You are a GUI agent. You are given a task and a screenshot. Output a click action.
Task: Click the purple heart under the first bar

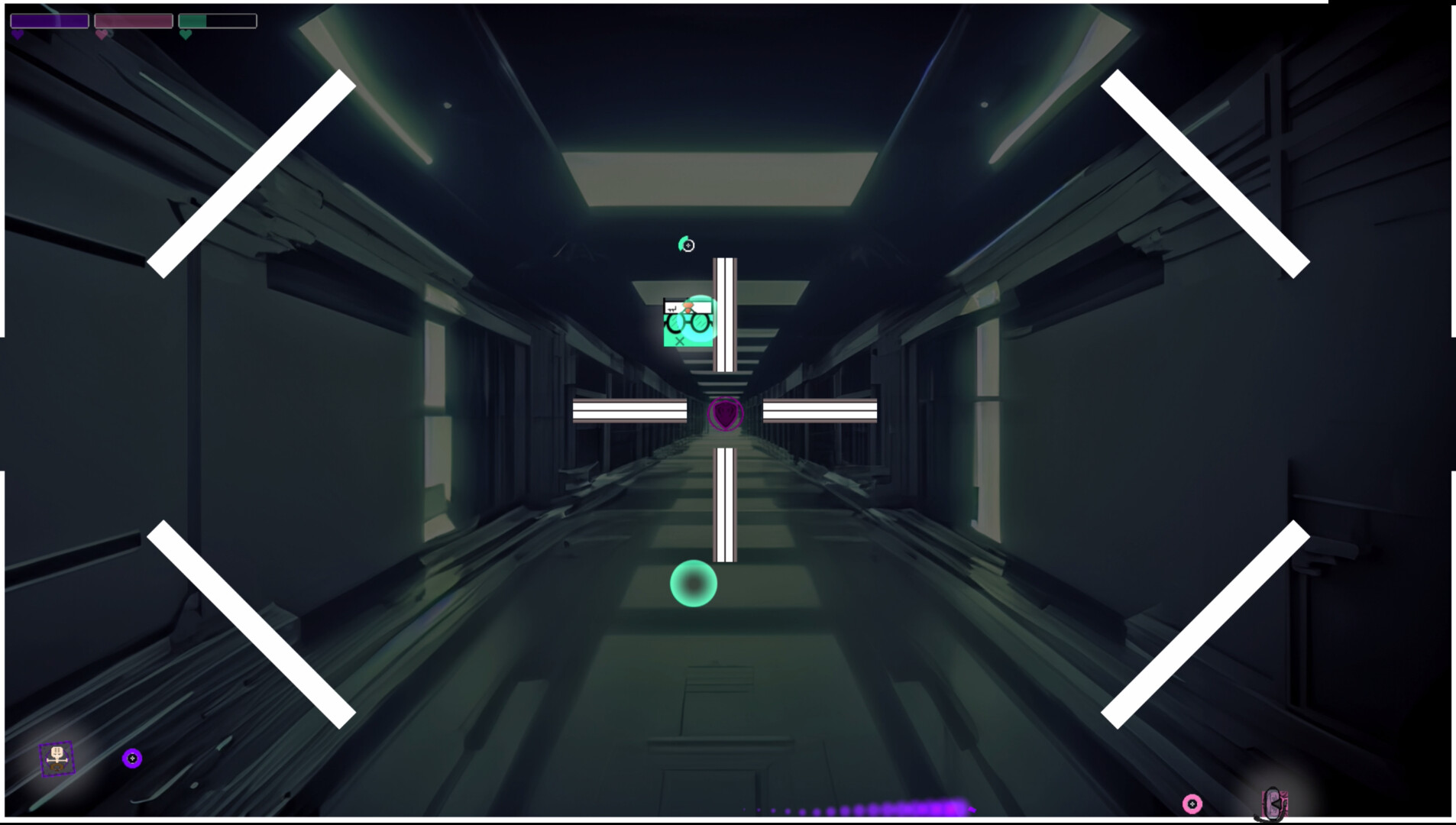[15, 34]
